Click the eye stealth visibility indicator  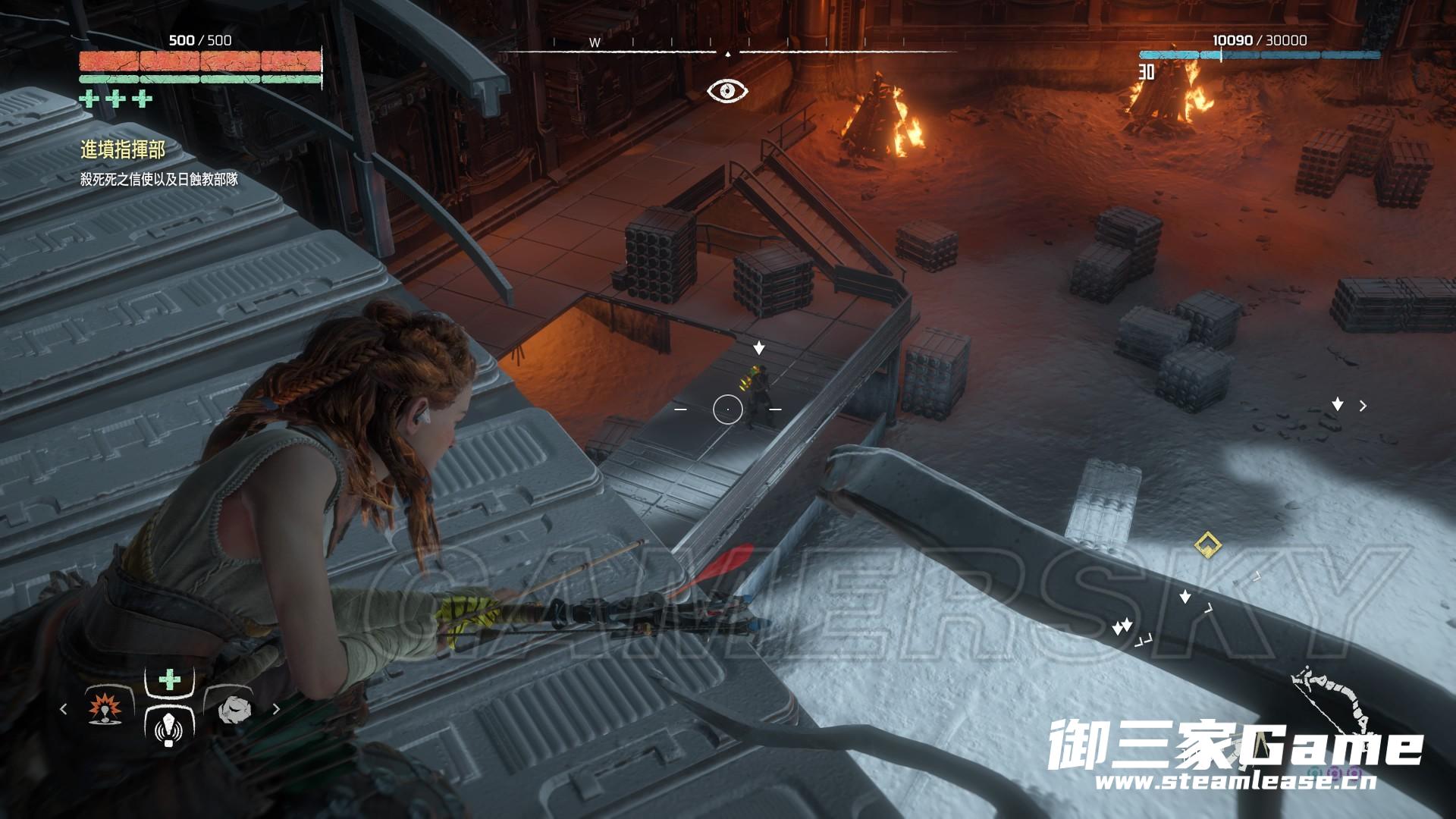[727, 91]
